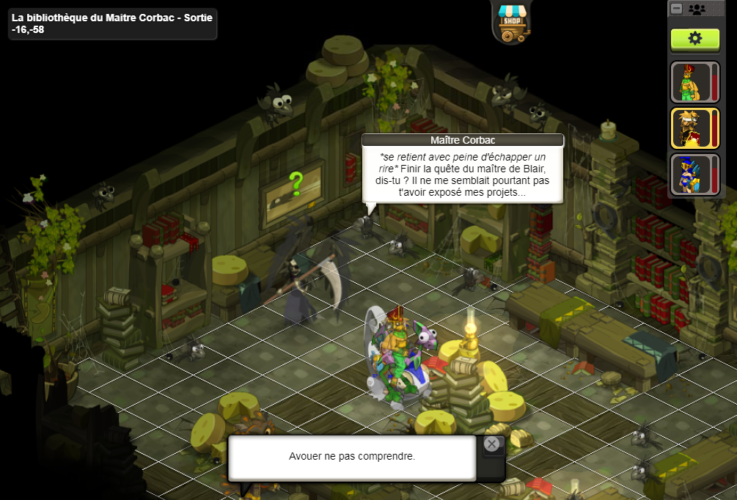
Task: Click the party group icon in the panel header
Action: click(x=697, y=9)
